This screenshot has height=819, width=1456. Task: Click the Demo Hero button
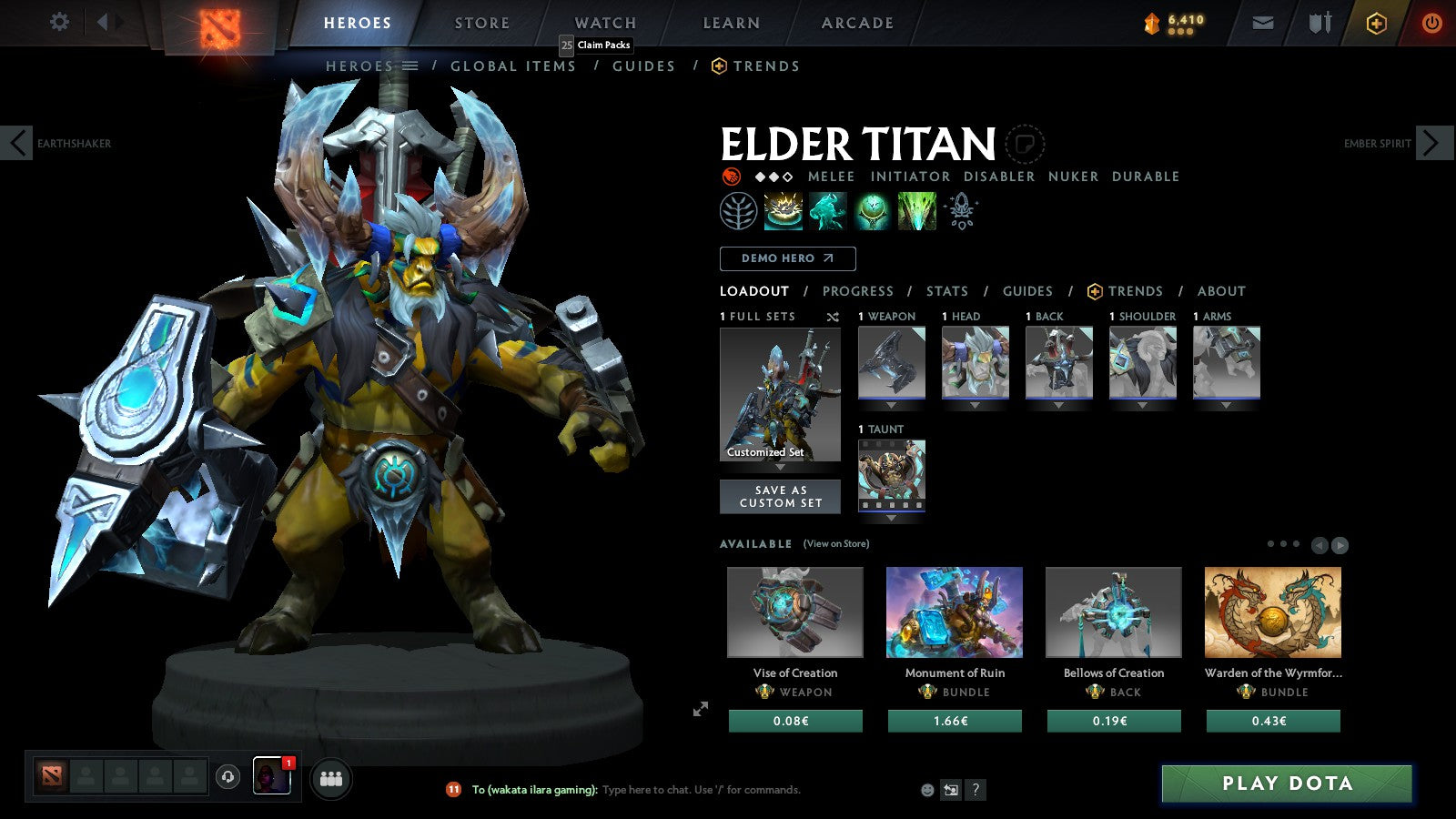point(787,258)
